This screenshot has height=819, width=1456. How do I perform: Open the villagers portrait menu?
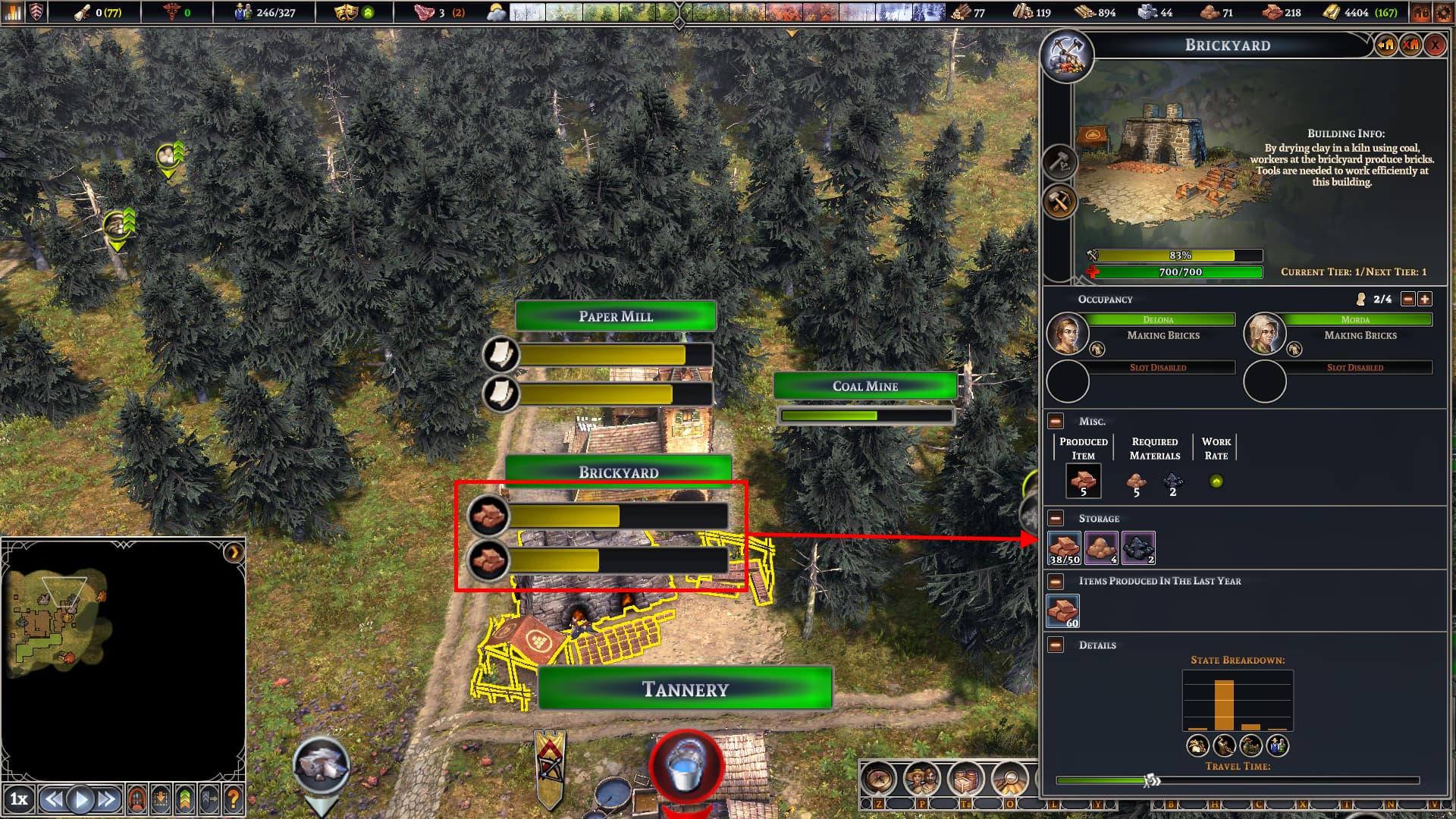click(x=921, y=778)
